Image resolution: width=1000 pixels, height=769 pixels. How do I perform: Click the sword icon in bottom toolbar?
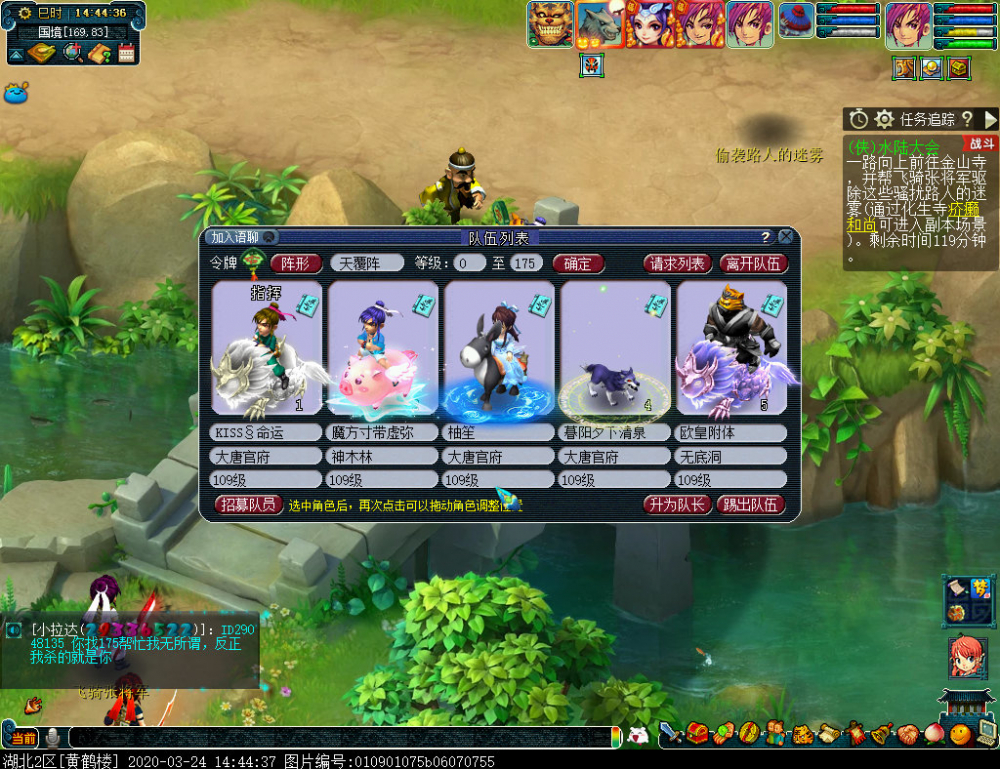click(x=670, y=734)
